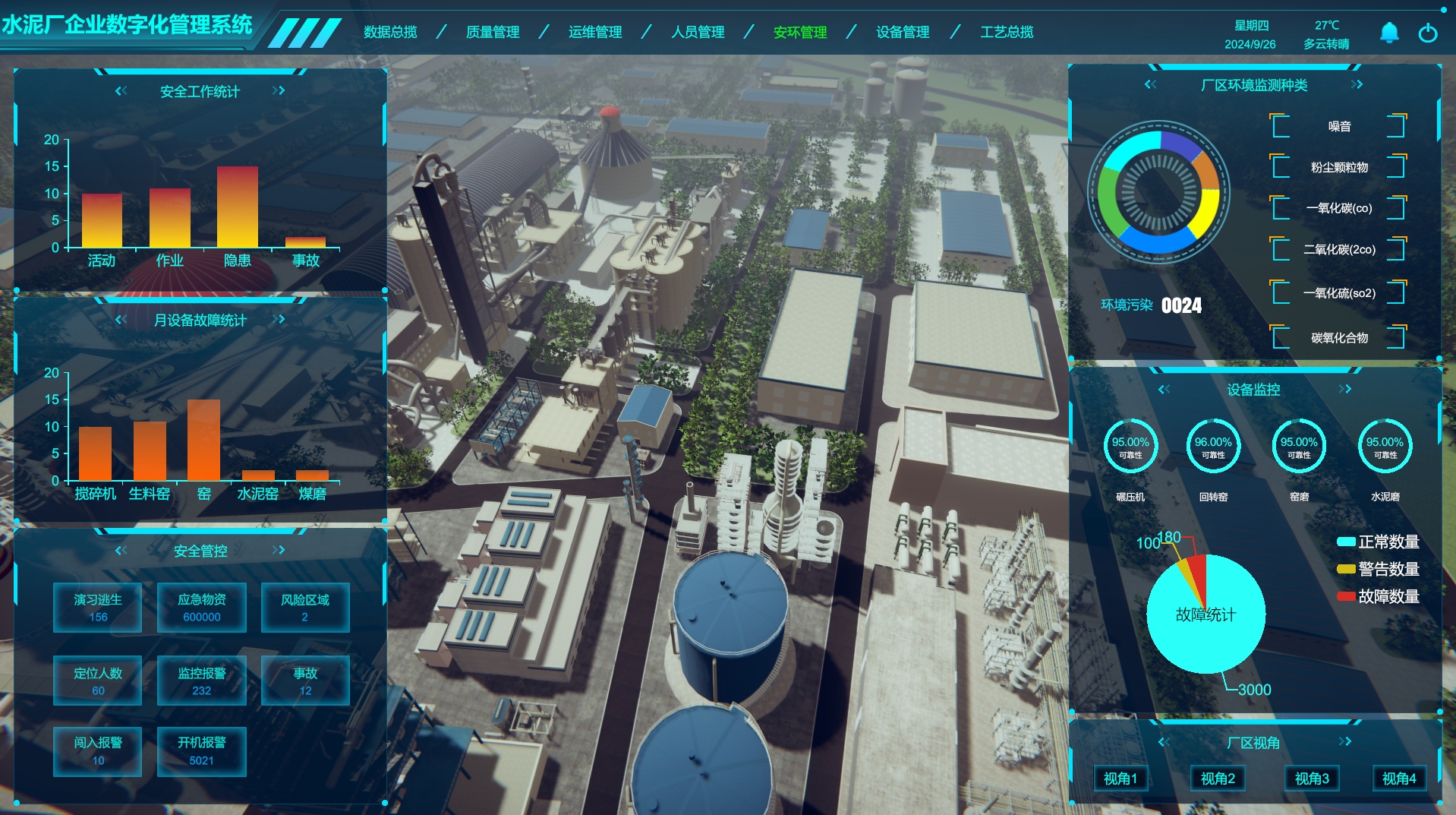Click the 监控报警 tile
Image resolution: width=1456 pixels, height=815 pixels.
(202, 681)
